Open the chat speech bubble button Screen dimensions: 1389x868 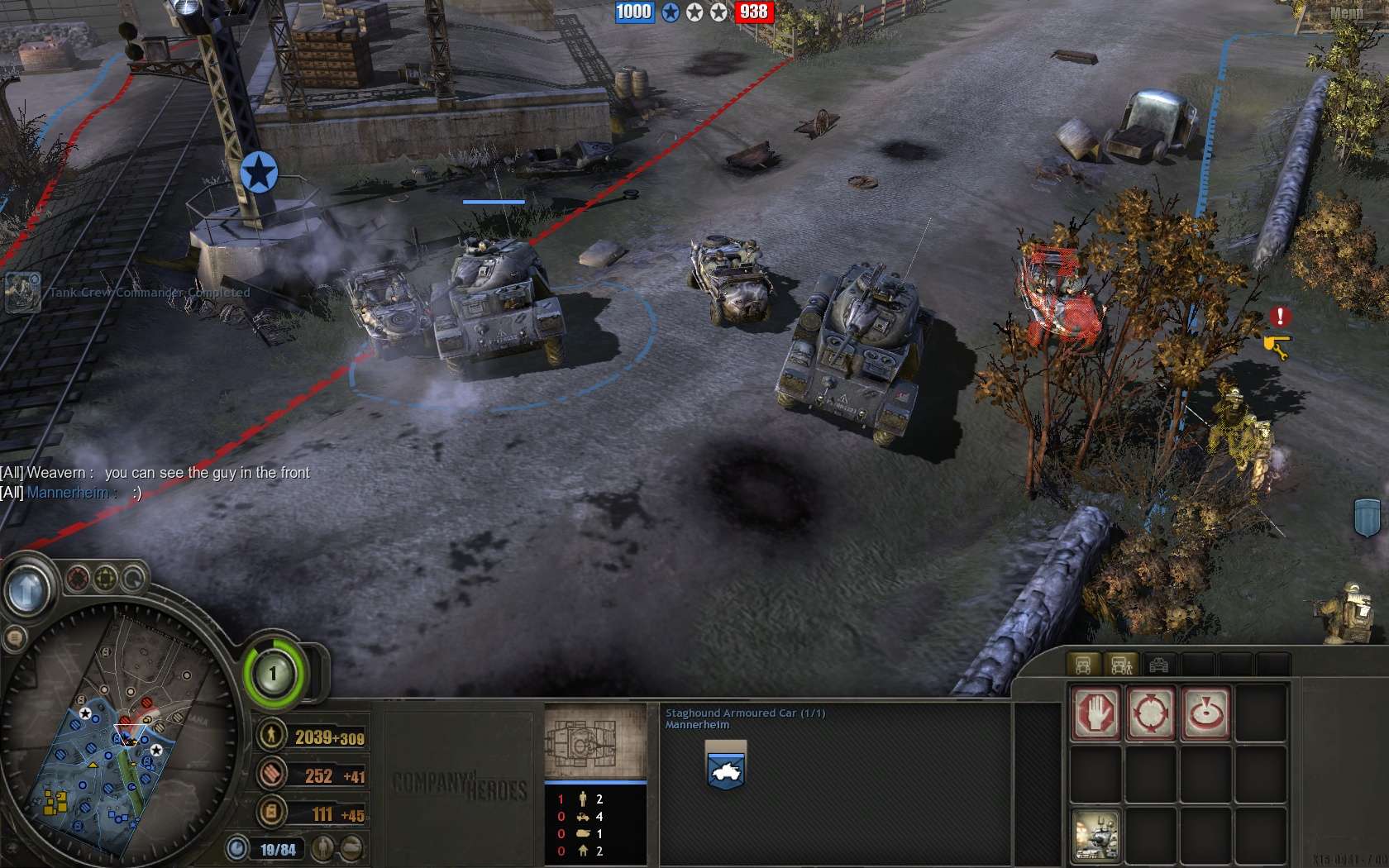tap(14, 637)
